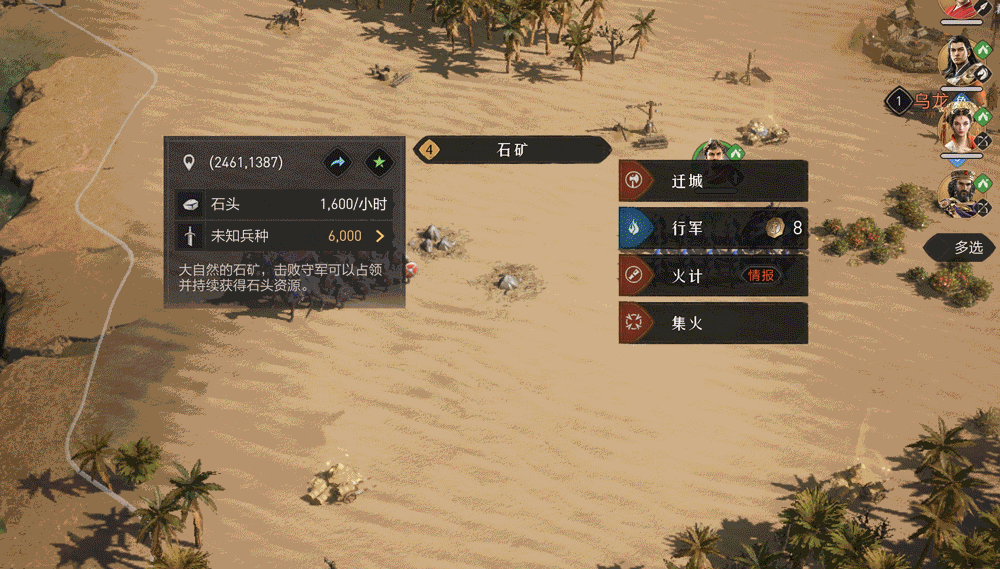Open the 多选 multi-select button
The height and width of the screenshot is (569, 1000).
click(x=962, y=248)
